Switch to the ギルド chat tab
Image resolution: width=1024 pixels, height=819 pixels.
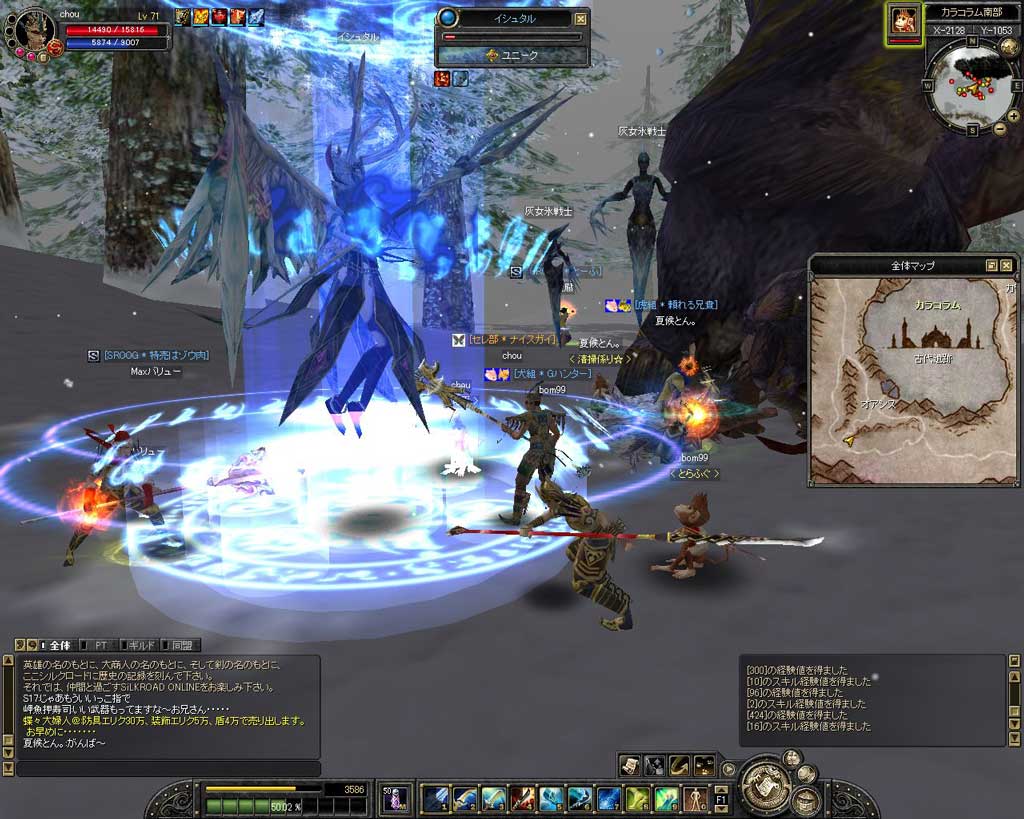139,645
